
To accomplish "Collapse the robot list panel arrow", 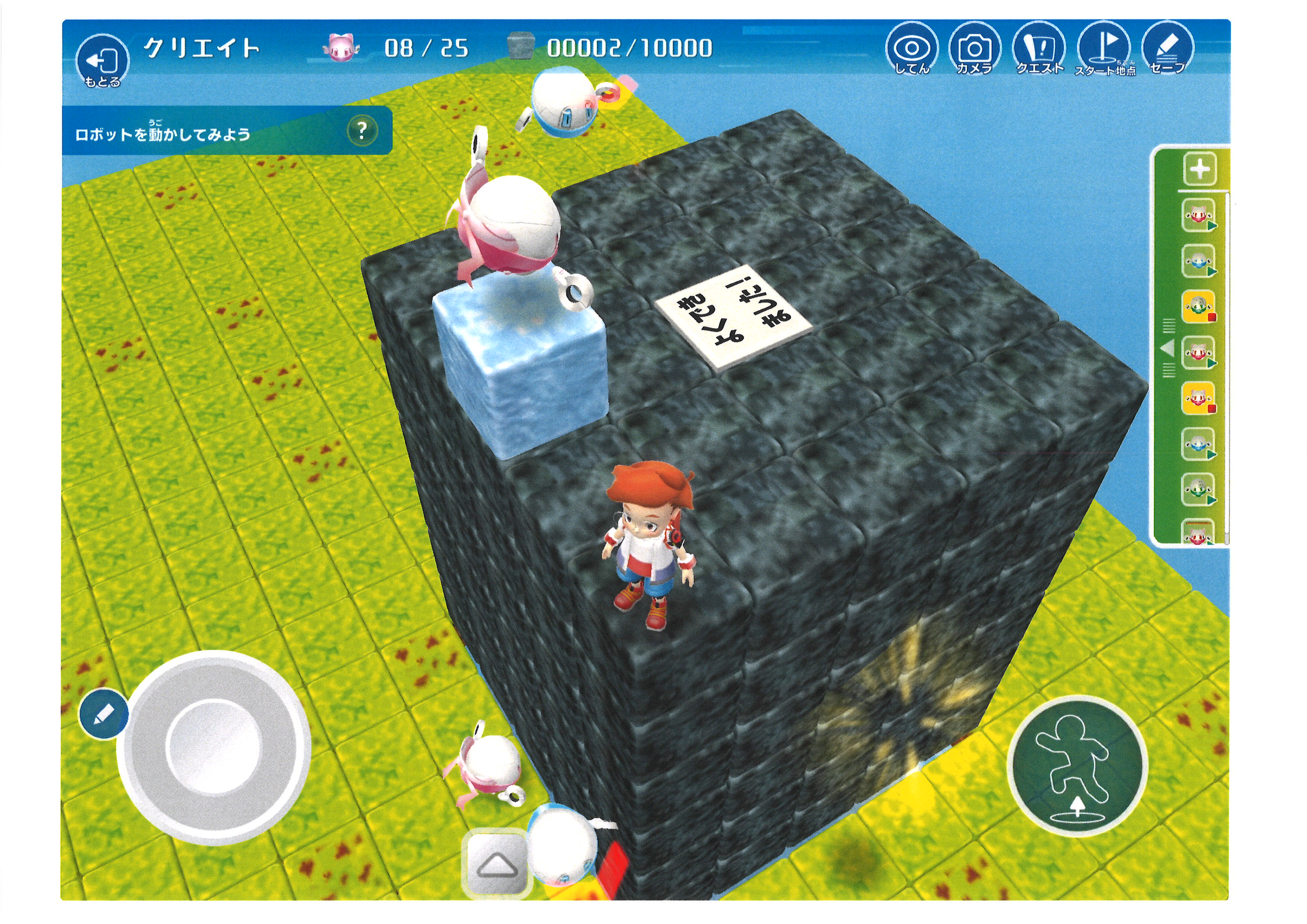I will point(1168,348).
